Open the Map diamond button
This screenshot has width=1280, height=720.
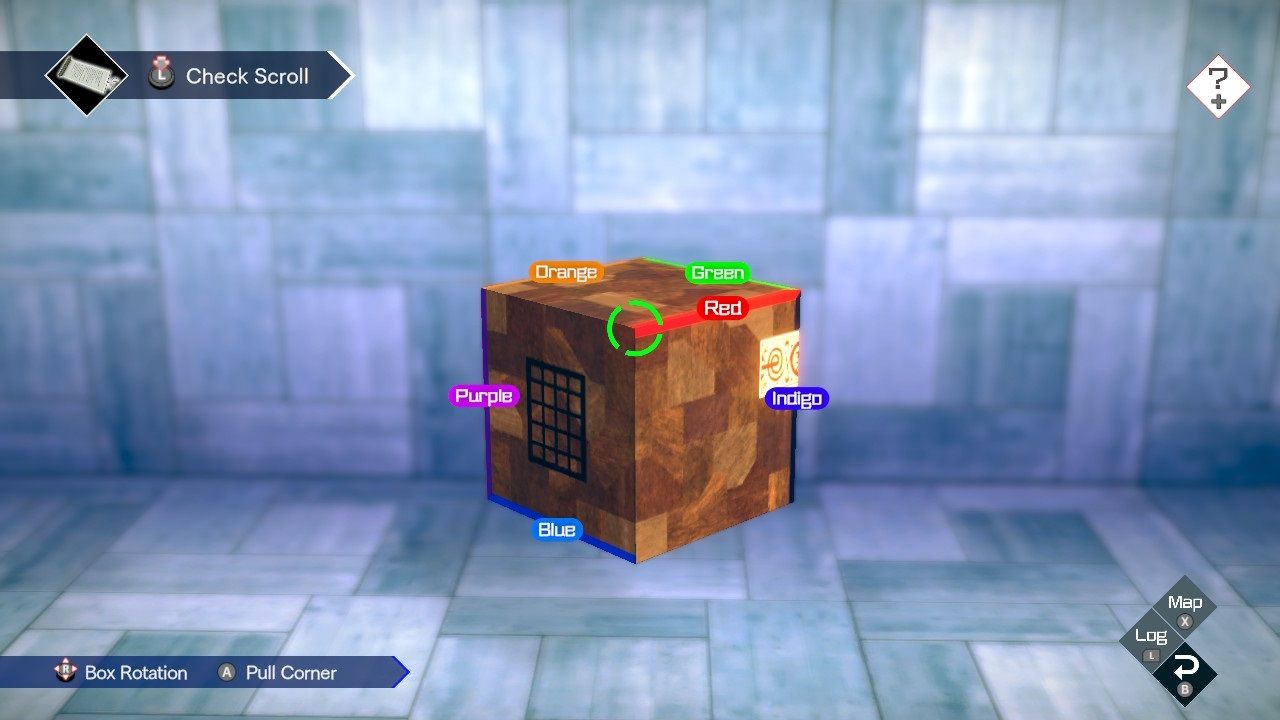[x=1185, y=605]
